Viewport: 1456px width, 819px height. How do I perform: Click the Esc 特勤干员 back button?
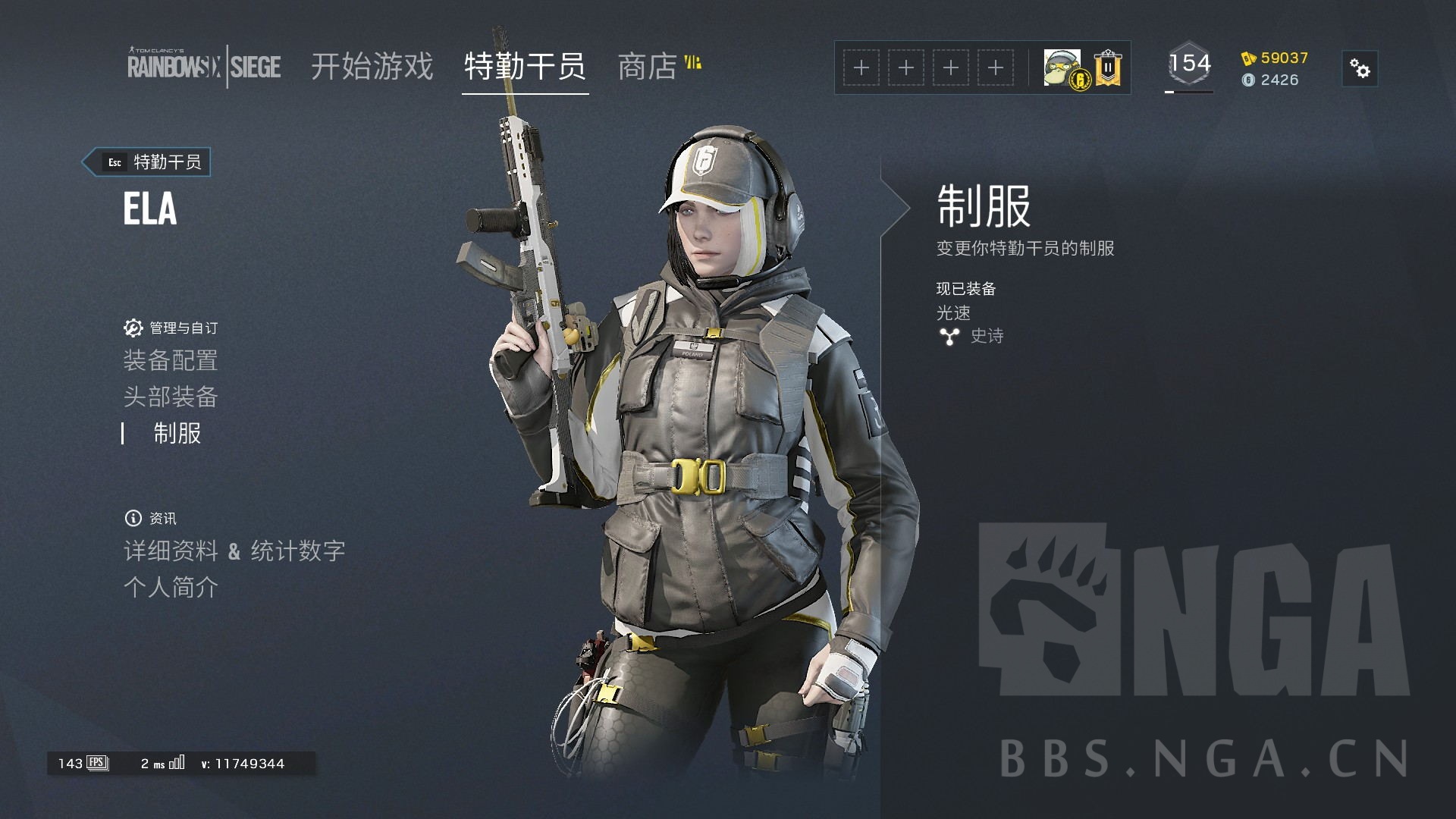coord(146,162)
